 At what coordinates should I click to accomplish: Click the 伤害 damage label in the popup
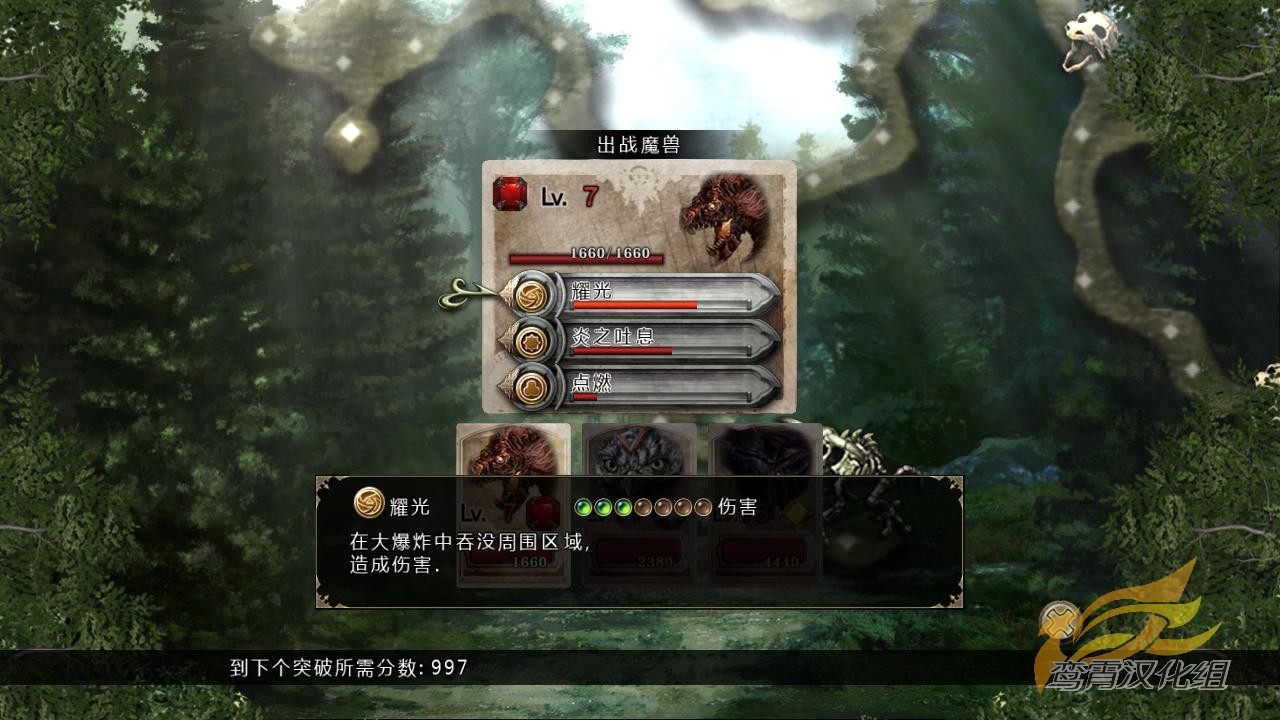click(738, 506)
